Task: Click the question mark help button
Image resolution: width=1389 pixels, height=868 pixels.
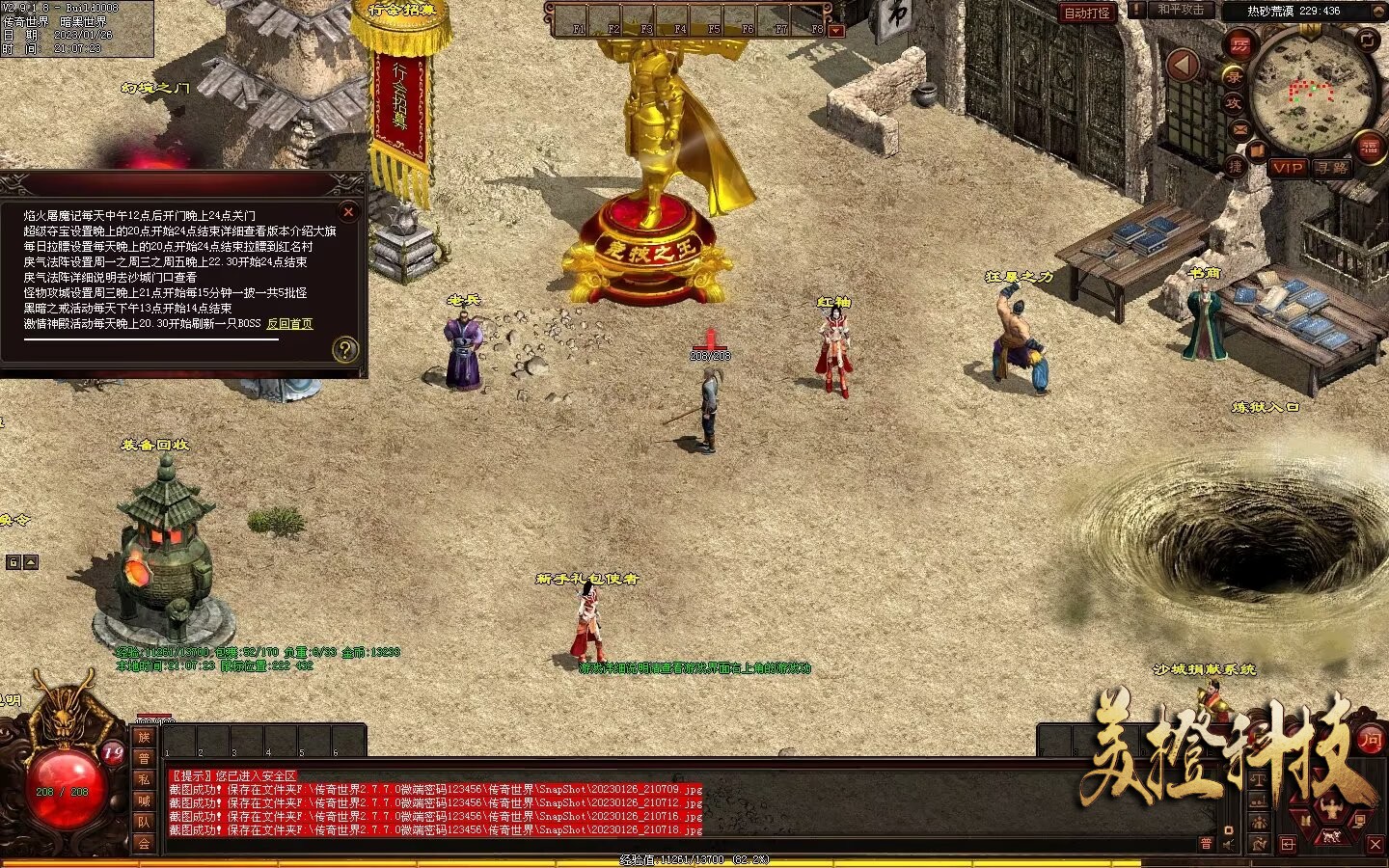Action: coord(345,349)
